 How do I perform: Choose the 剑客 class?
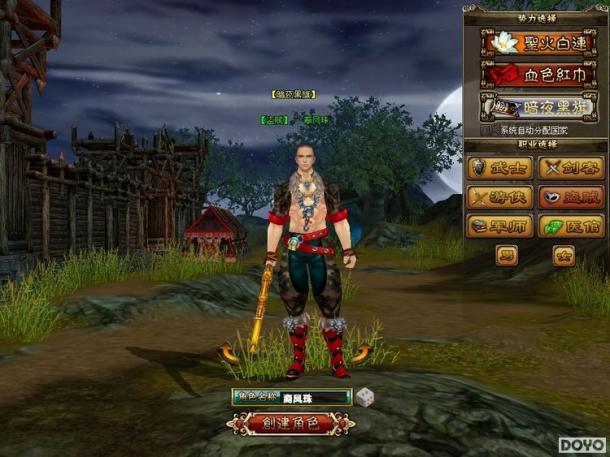click(x=571, y=167)
